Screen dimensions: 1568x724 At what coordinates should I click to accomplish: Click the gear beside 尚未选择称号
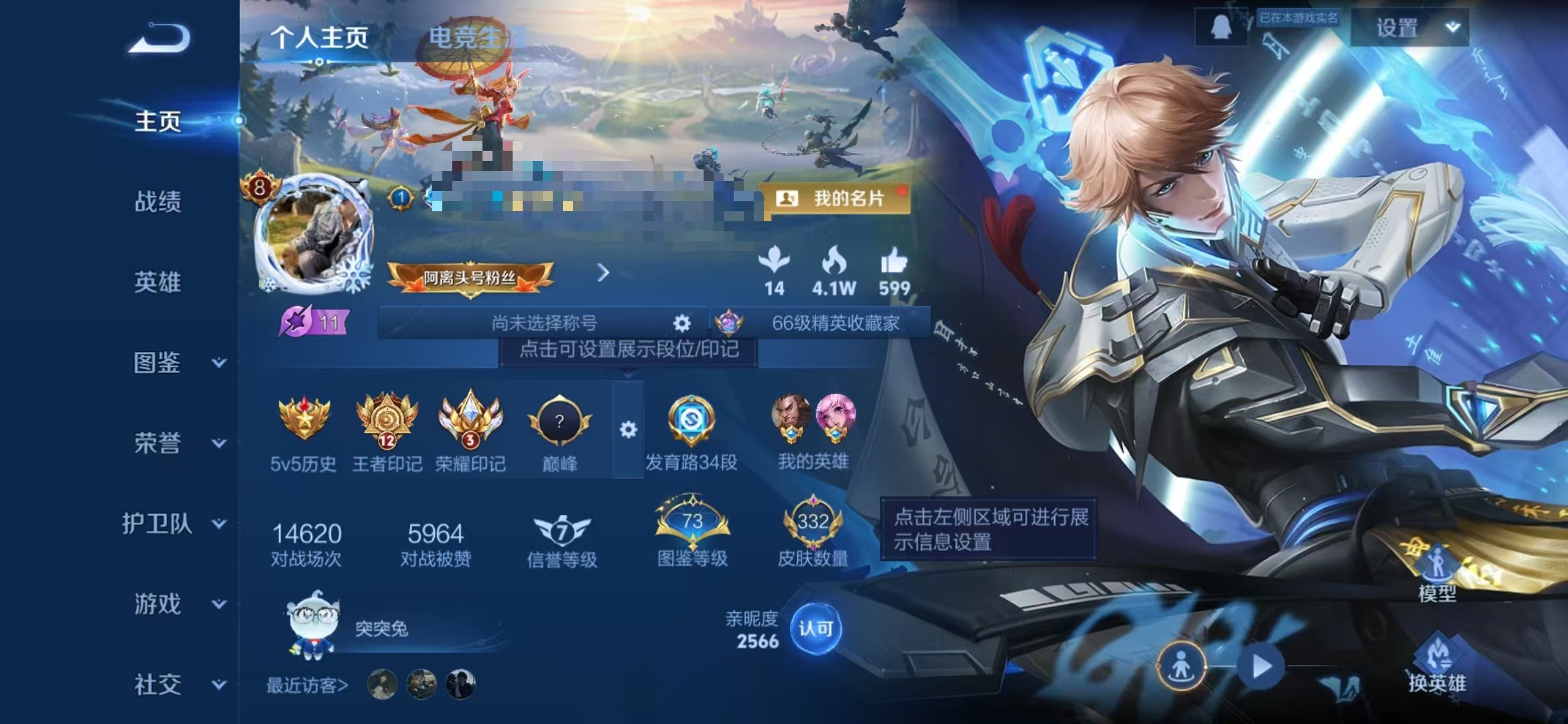coord(681,323)
